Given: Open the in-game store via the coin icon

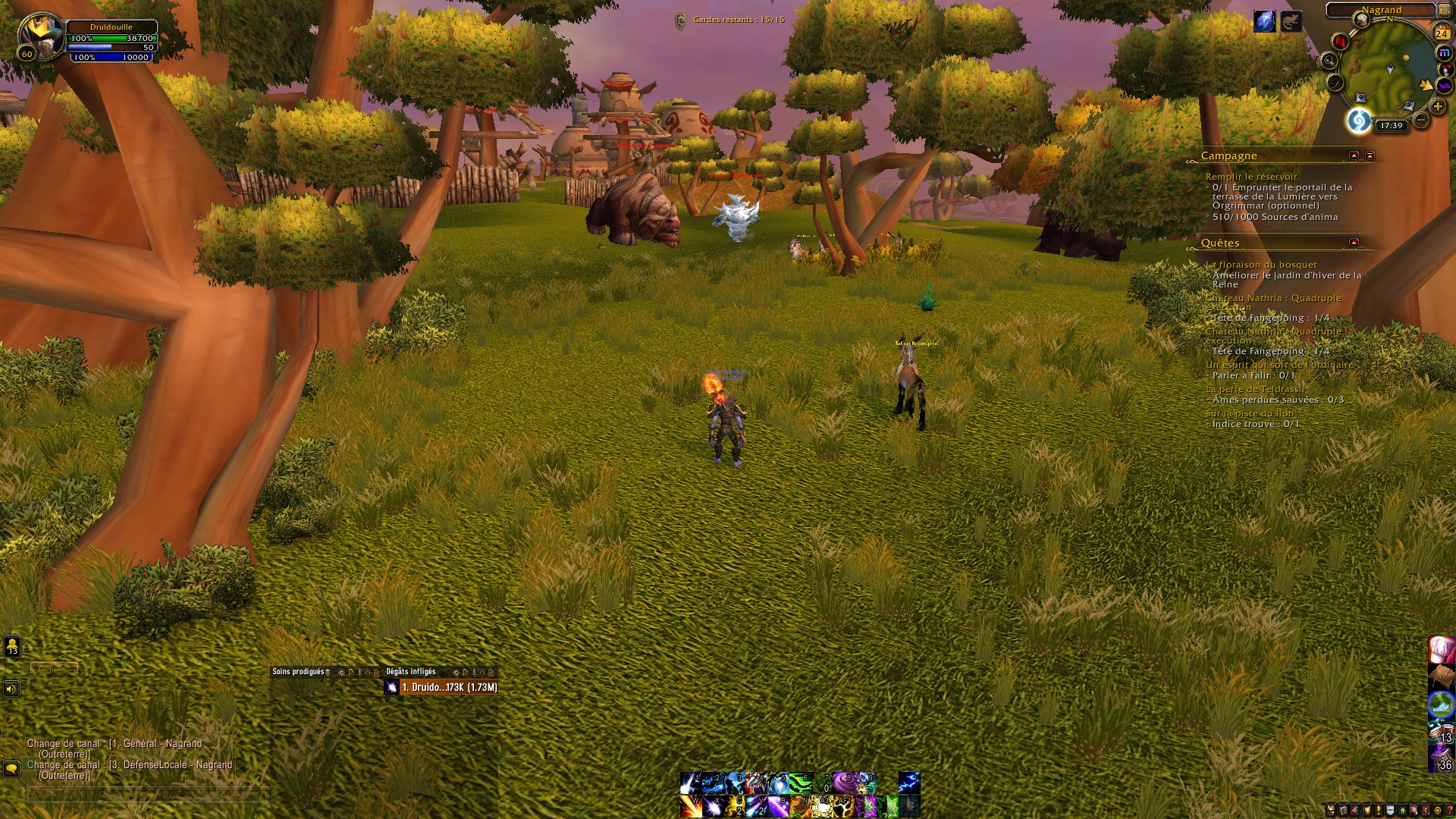Looking at the screenshot, I should [x=1438, y=810].
